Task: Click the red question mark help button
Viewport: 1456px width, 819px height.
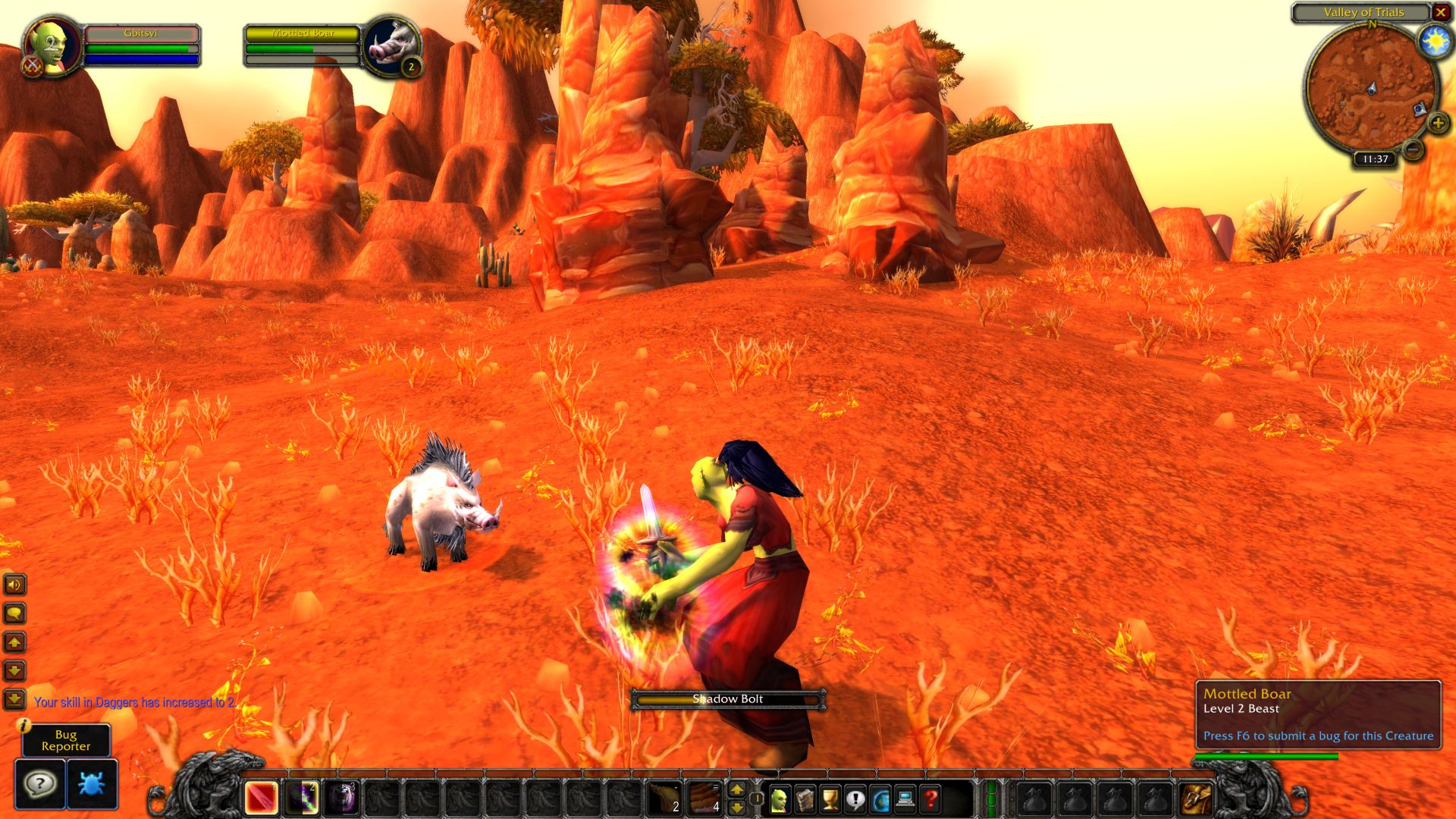Action: (x=930, y=799)
